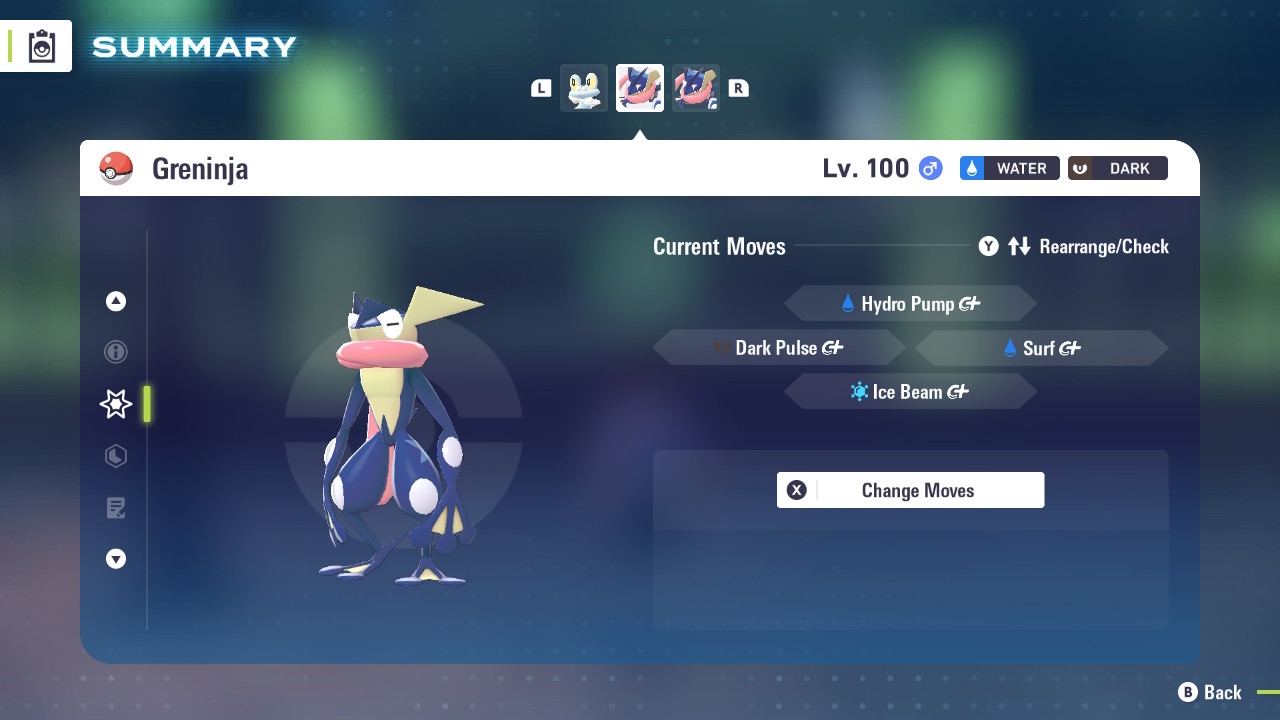Select the rightmost Greninja party thumbnail
The width and height of the screenshot is (1280, 720).
tap(696, 88)
